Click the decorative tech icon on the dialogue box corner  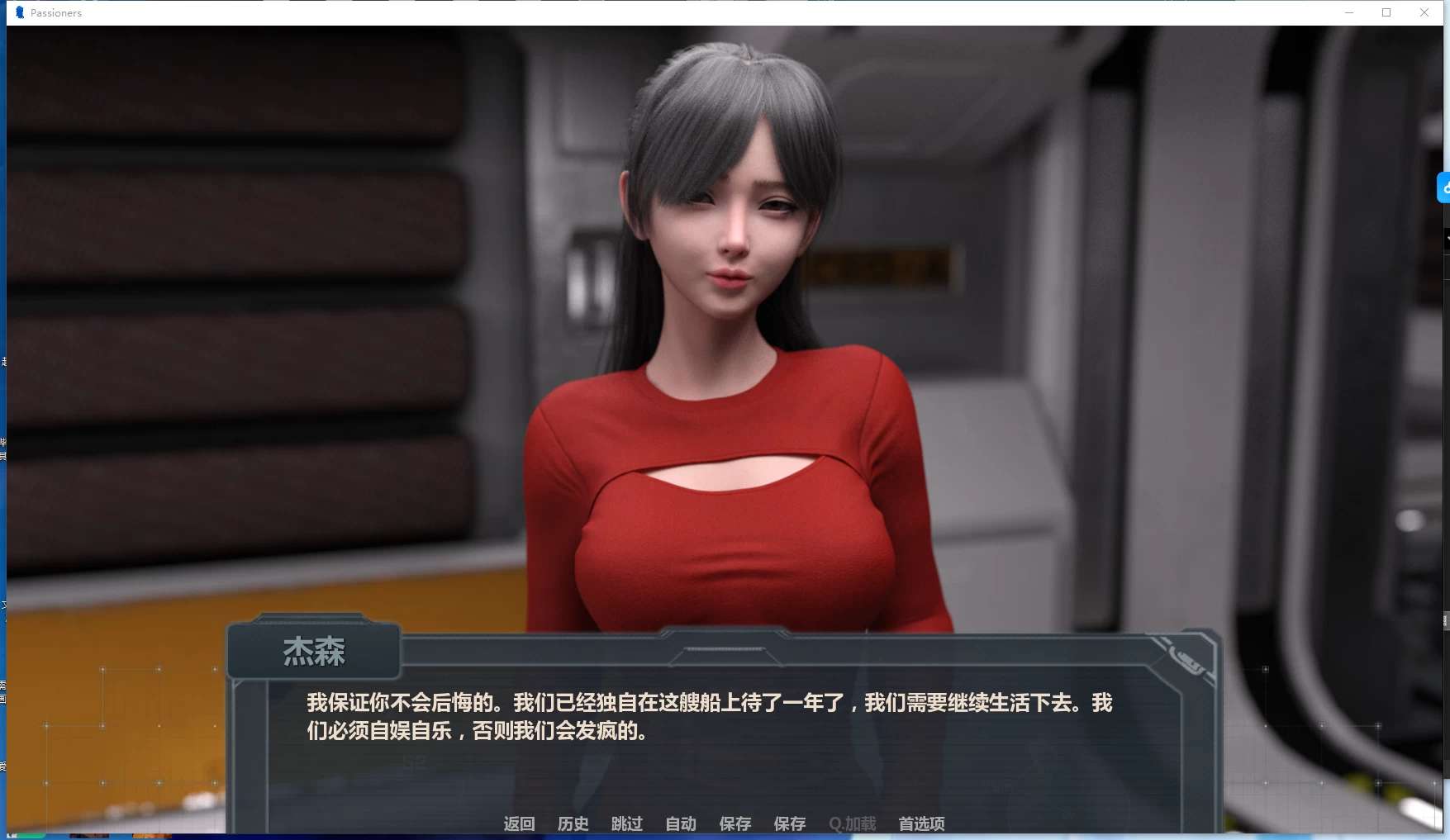pyautogui.click(x=1187, y=657)
